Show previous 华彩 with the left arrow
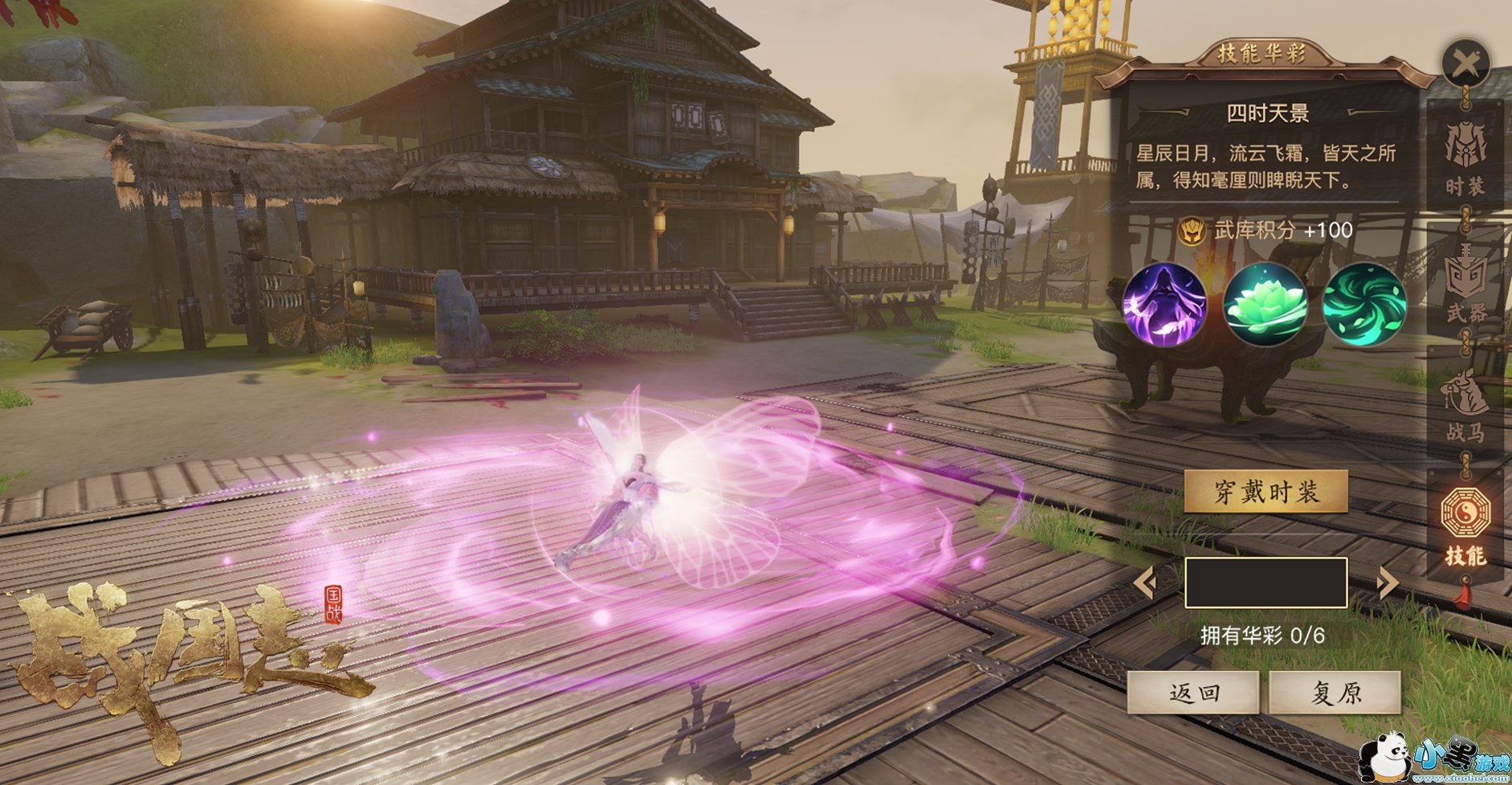The image size is (1512, 785). (x=1145, y=583)
